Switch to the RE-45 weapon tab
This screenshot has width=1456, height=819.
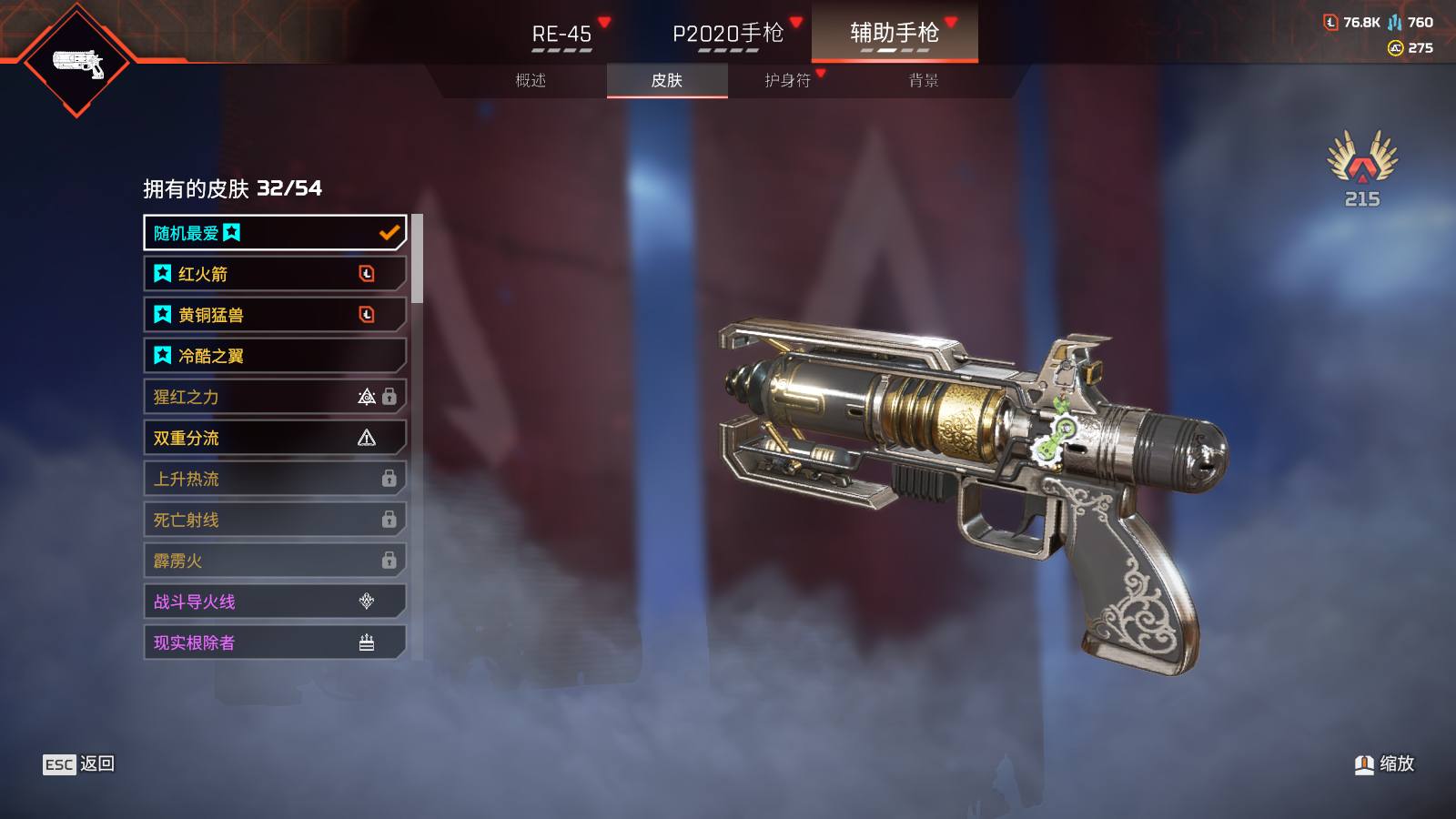561,34
